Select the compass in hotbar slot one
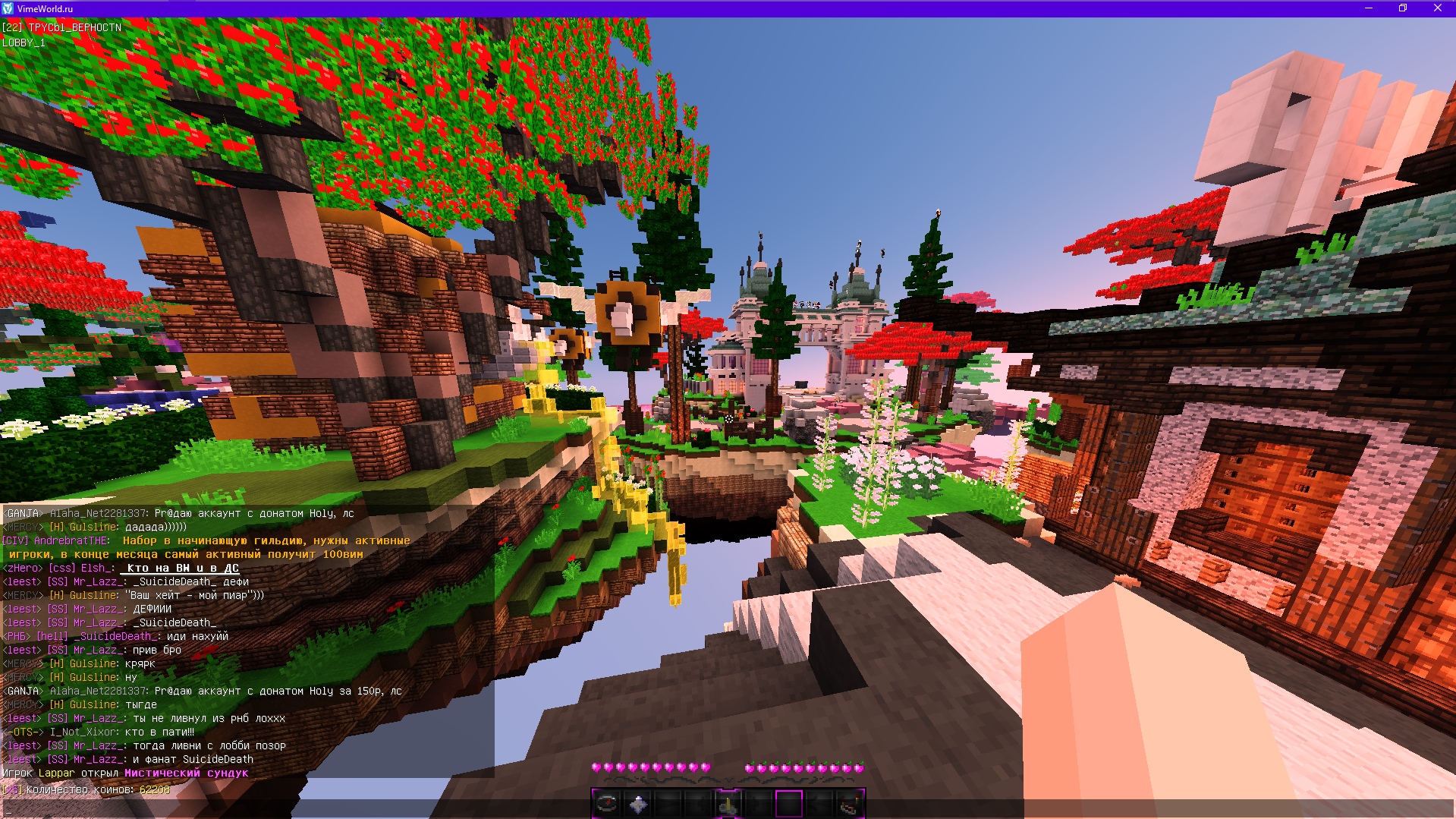Viewport: 1456px width, 819px height. (608, 803)
